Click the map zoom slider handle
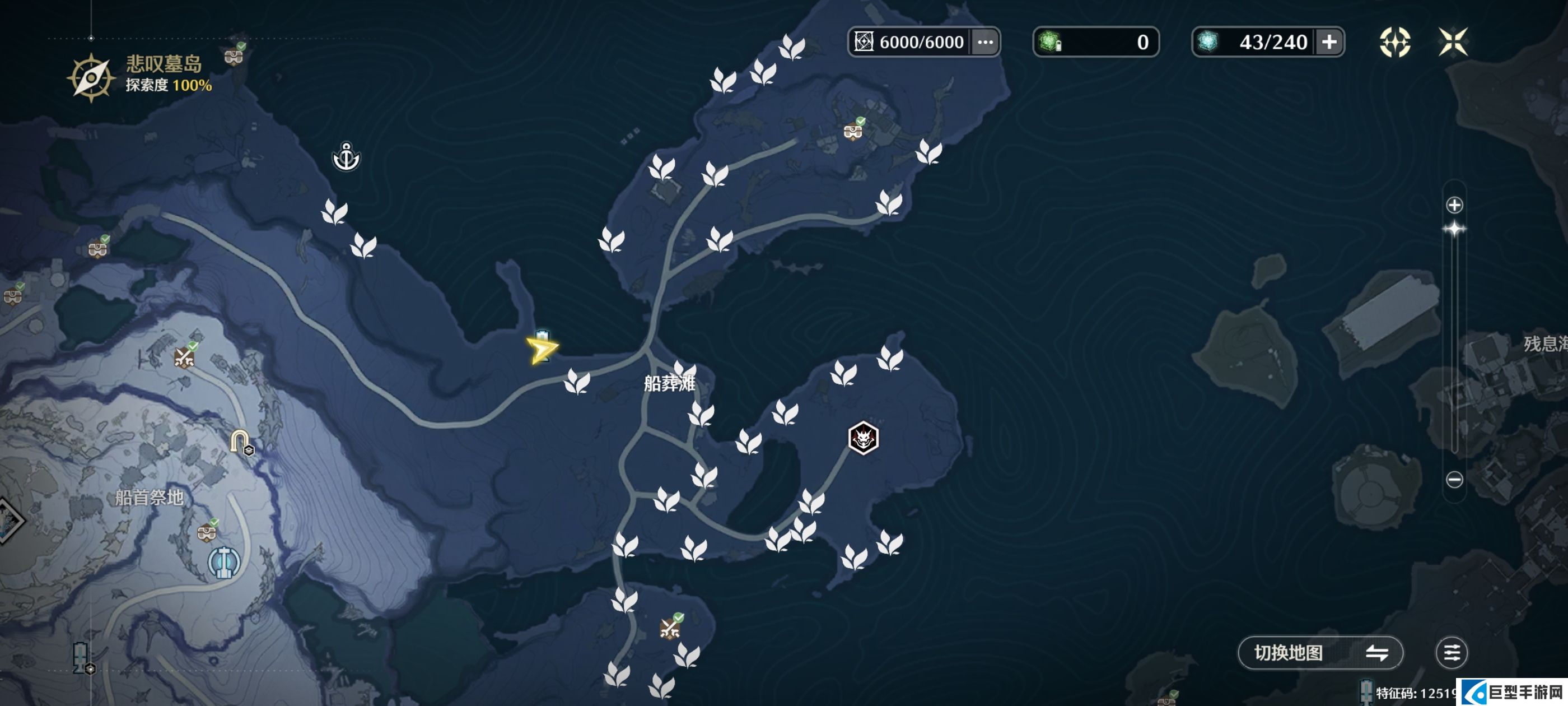The height and width of the screenshot is (706, 1568). click(1454, 230)
